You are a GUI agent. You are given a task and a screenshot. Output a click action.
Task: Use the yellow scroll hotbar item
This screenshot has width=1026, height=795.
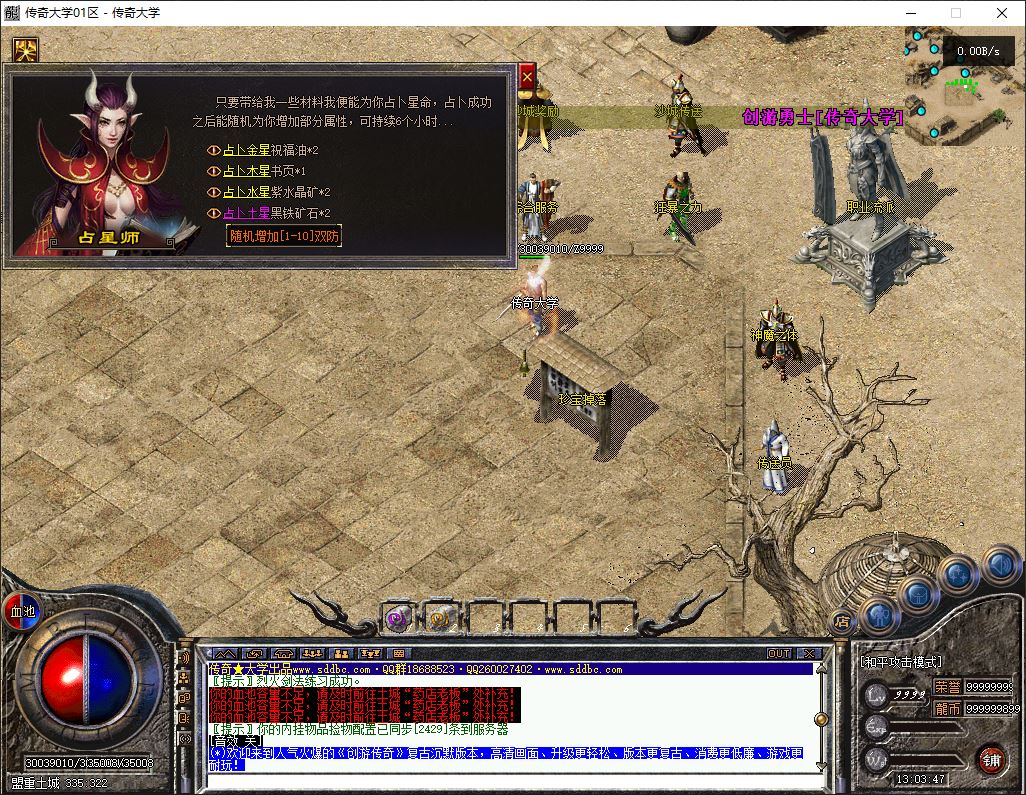coord(440,618)
